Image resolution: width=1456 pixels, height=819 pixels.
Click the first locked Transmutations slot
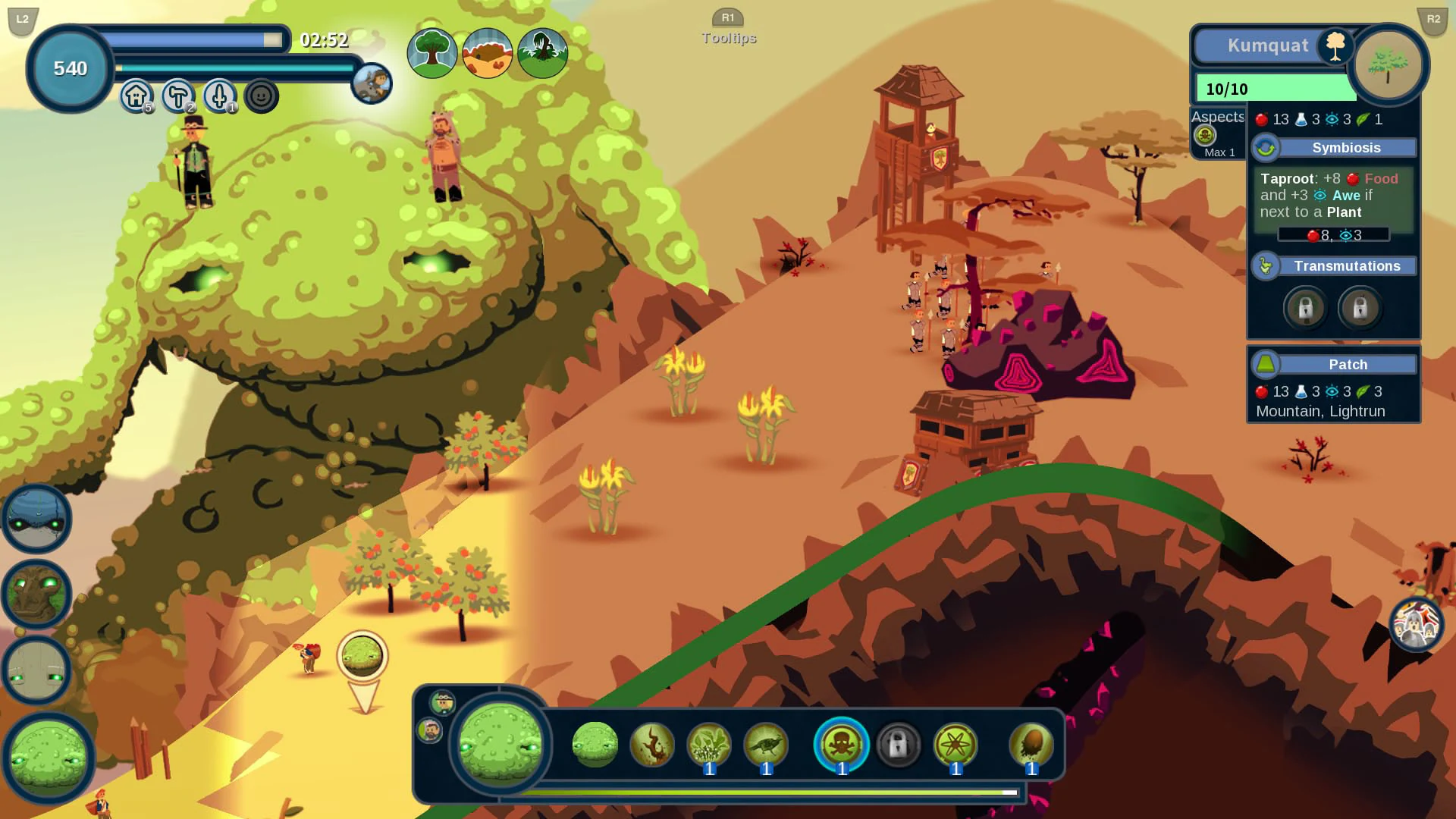pyautogui.click(x=1304, y=308)
